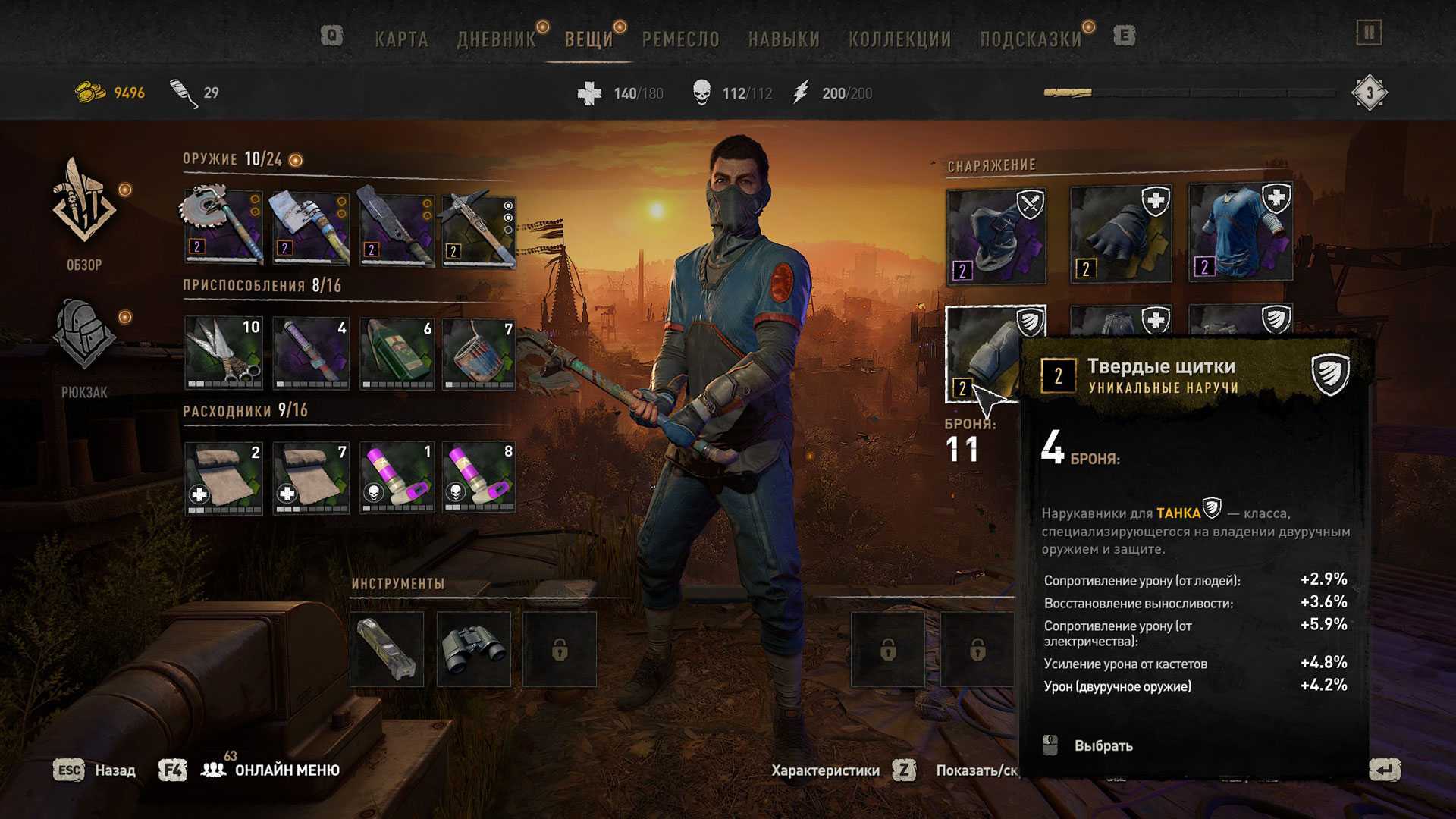Switch to the КАРТА tab

pos(401,39)
